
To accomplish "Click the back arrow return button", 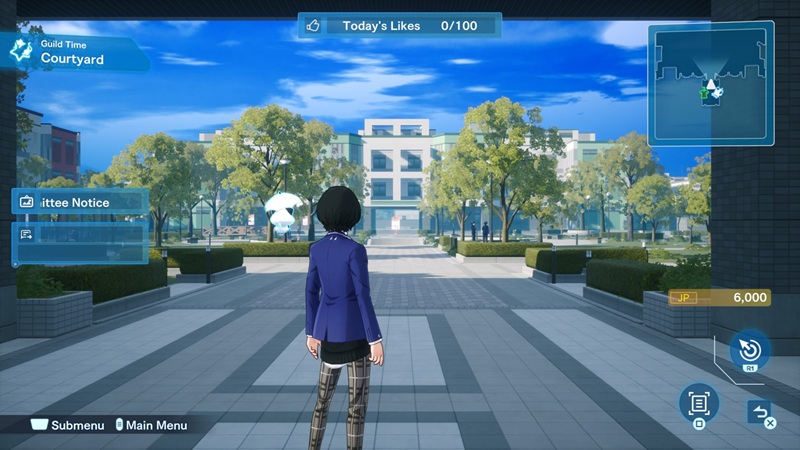I will (x=758, y=411).
